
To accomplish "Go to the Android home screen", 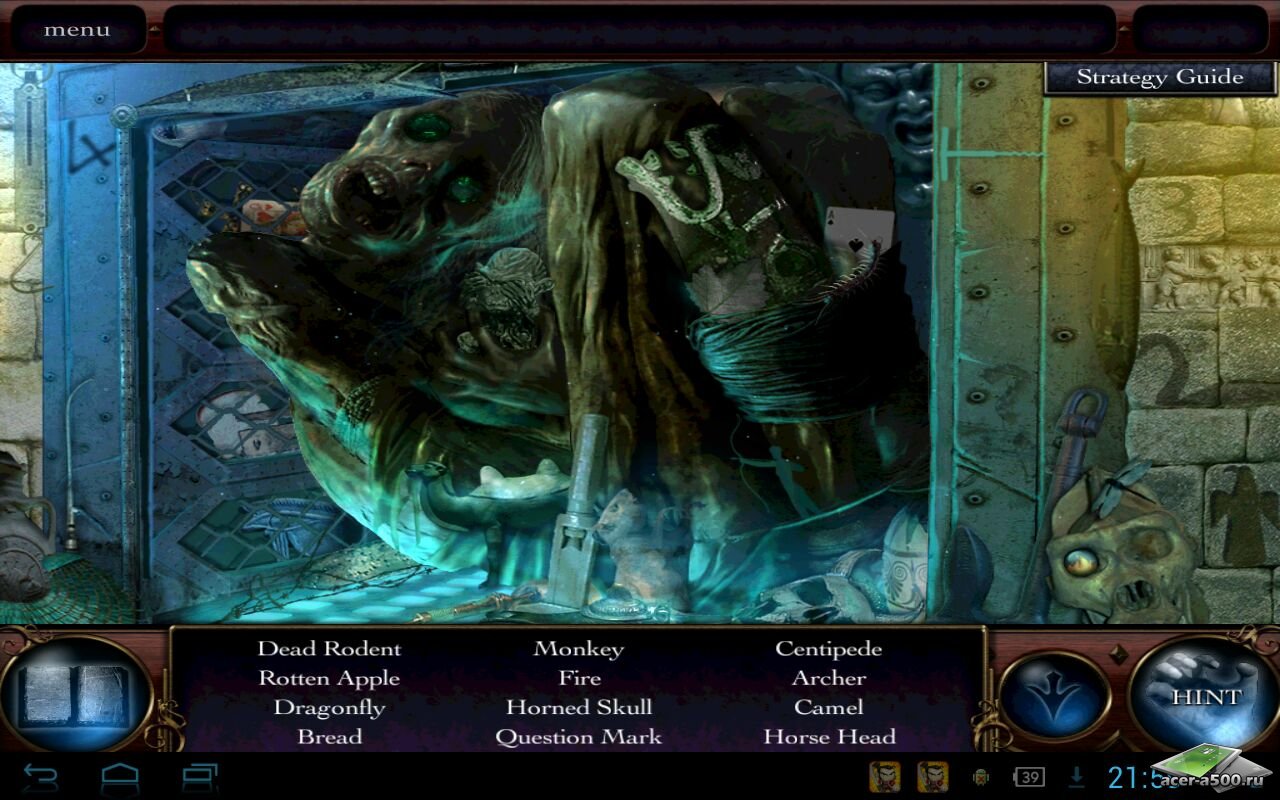I will [120, 777].
